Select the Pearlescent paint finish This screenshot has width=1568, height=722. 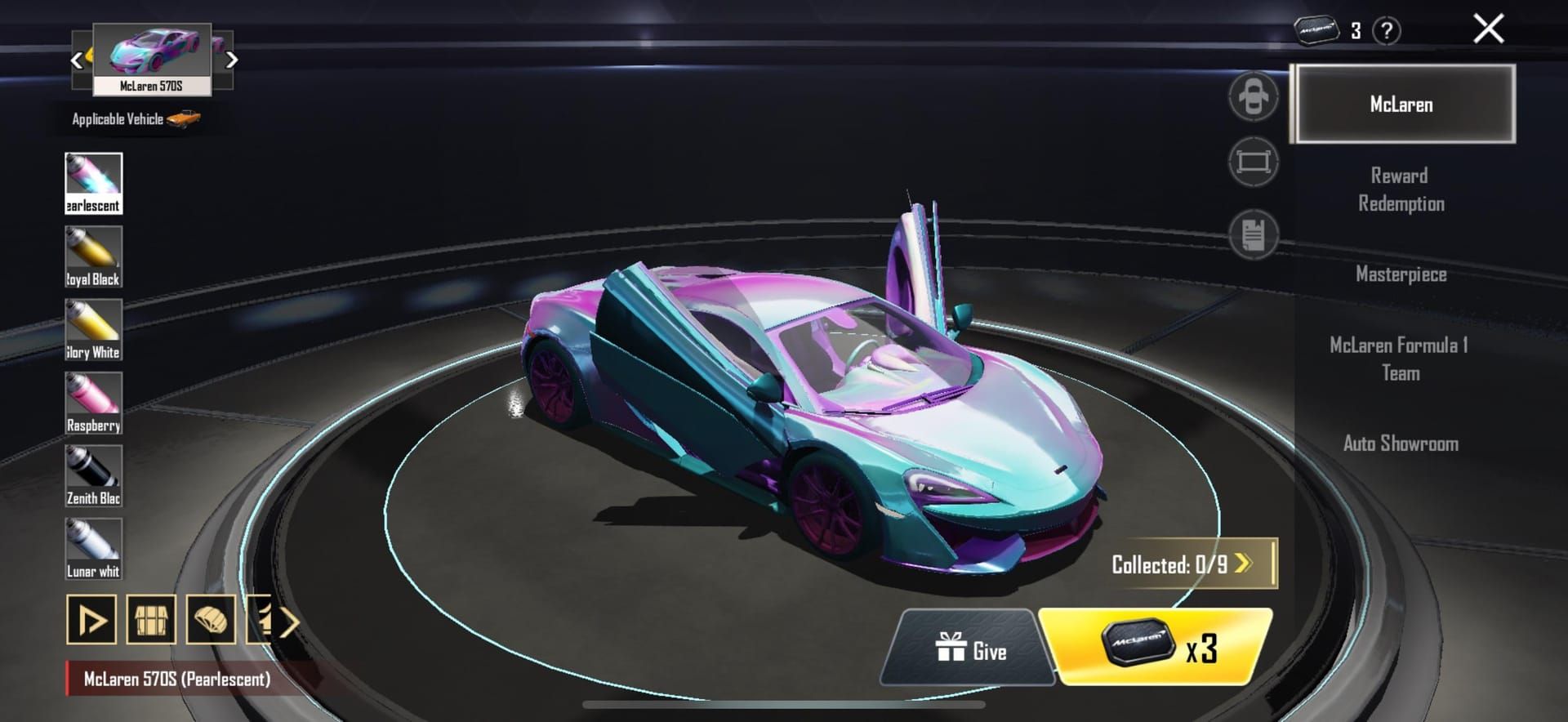pos(93,180)
